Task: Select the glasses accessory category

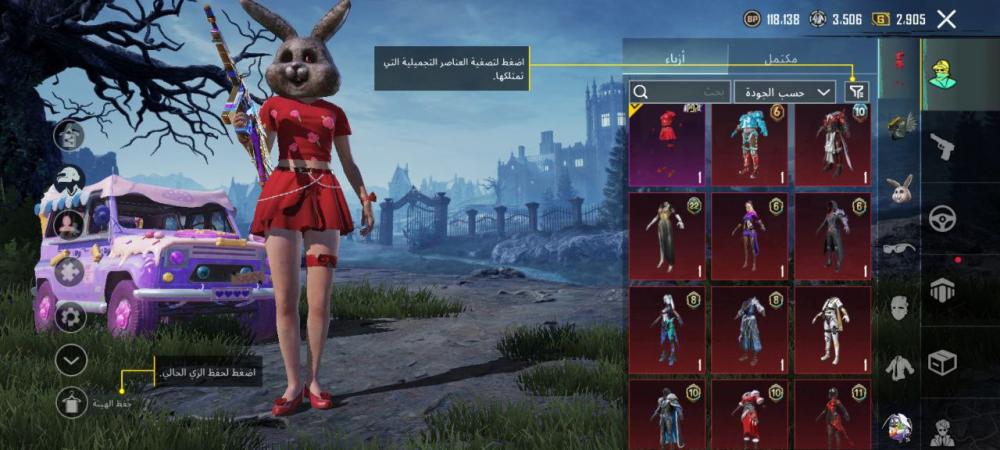Action: [900, 248]
